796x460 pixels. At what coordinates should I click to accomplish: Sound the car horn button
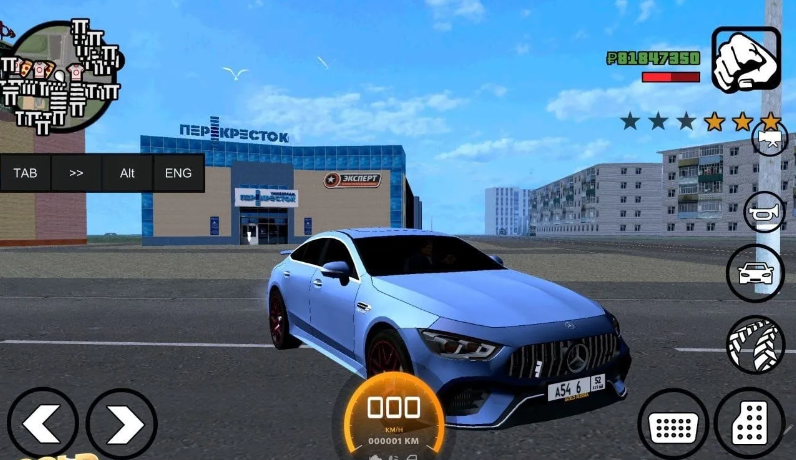[764, 212]
